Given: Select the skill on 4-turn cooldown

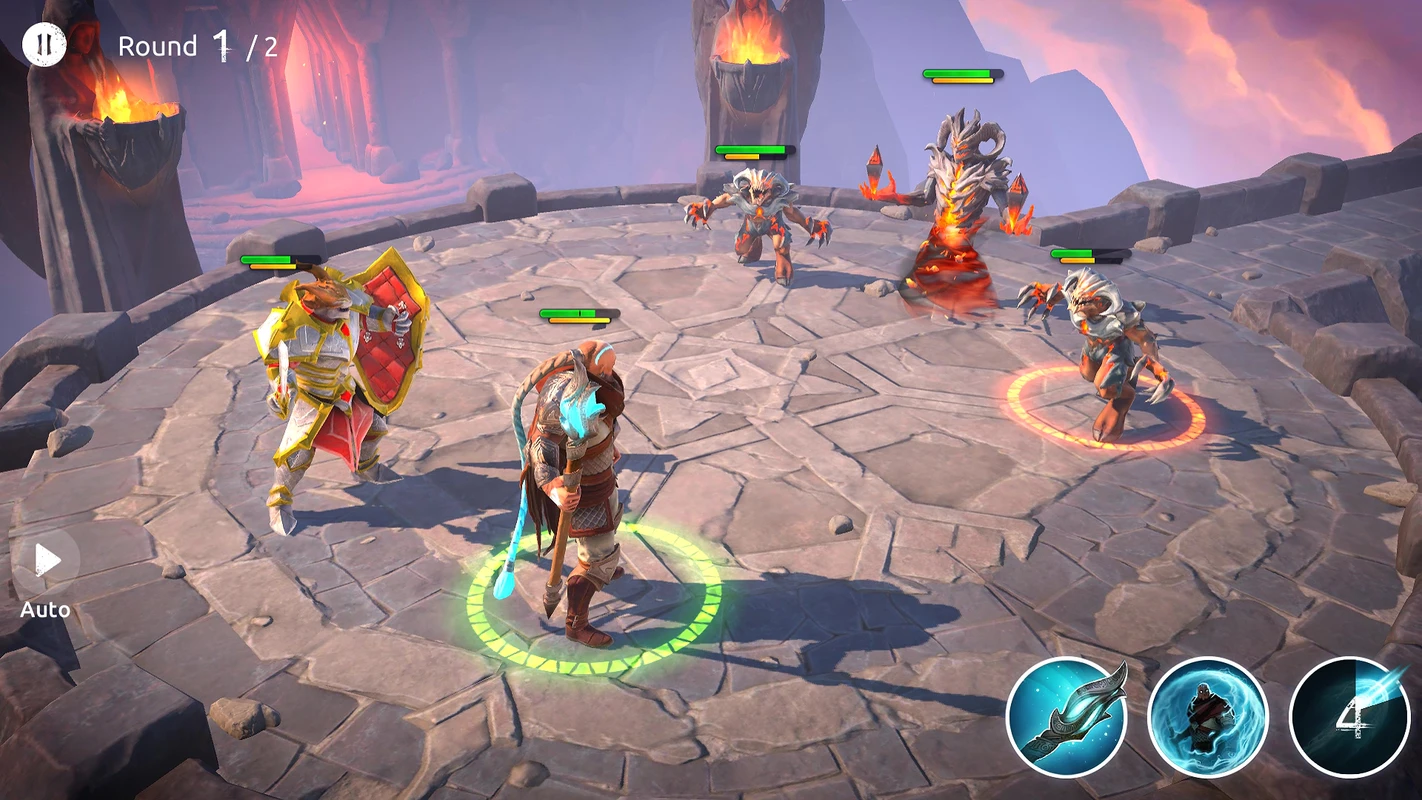Looking at the screenshot, I should tap(1349, 716).
